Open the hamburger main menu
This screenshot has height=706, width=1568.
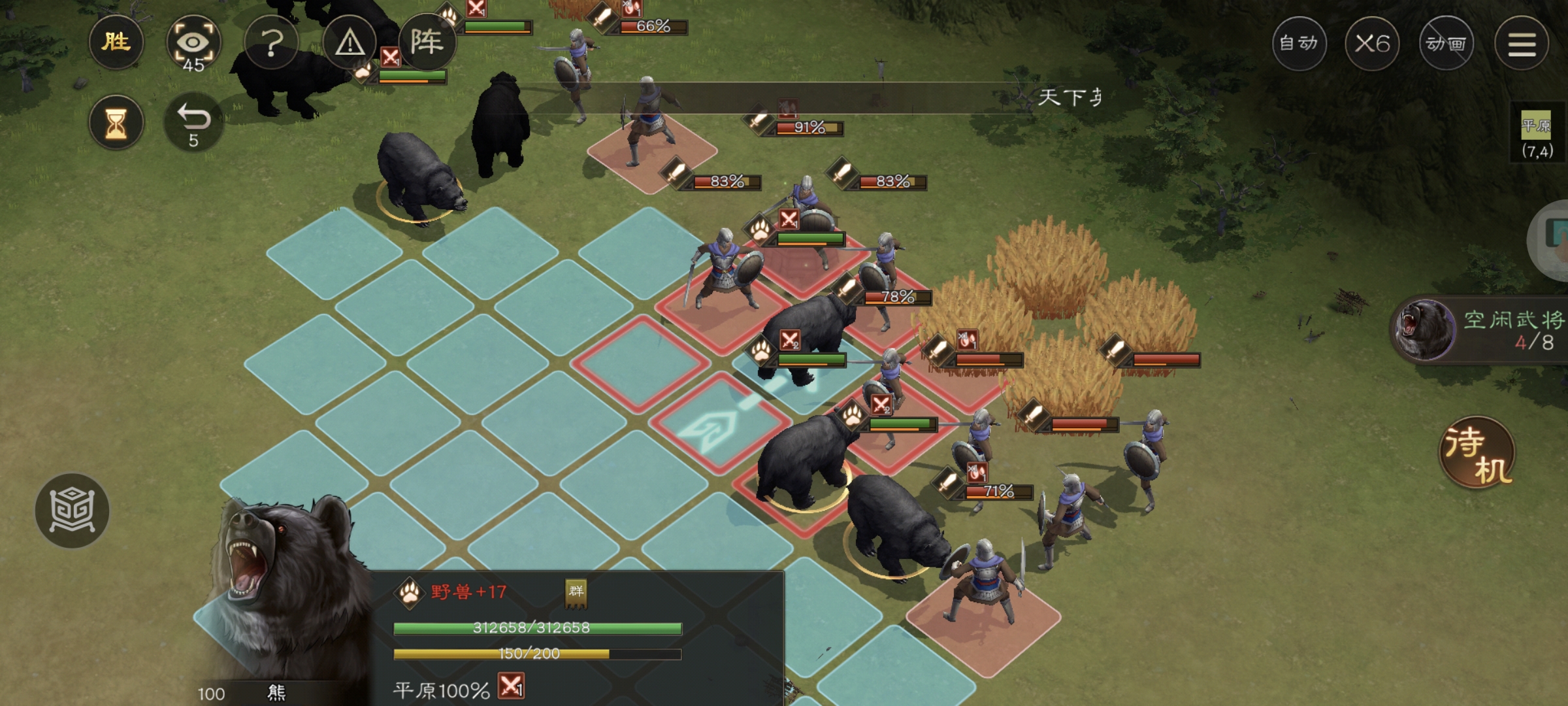click(x=1522, y=44)
